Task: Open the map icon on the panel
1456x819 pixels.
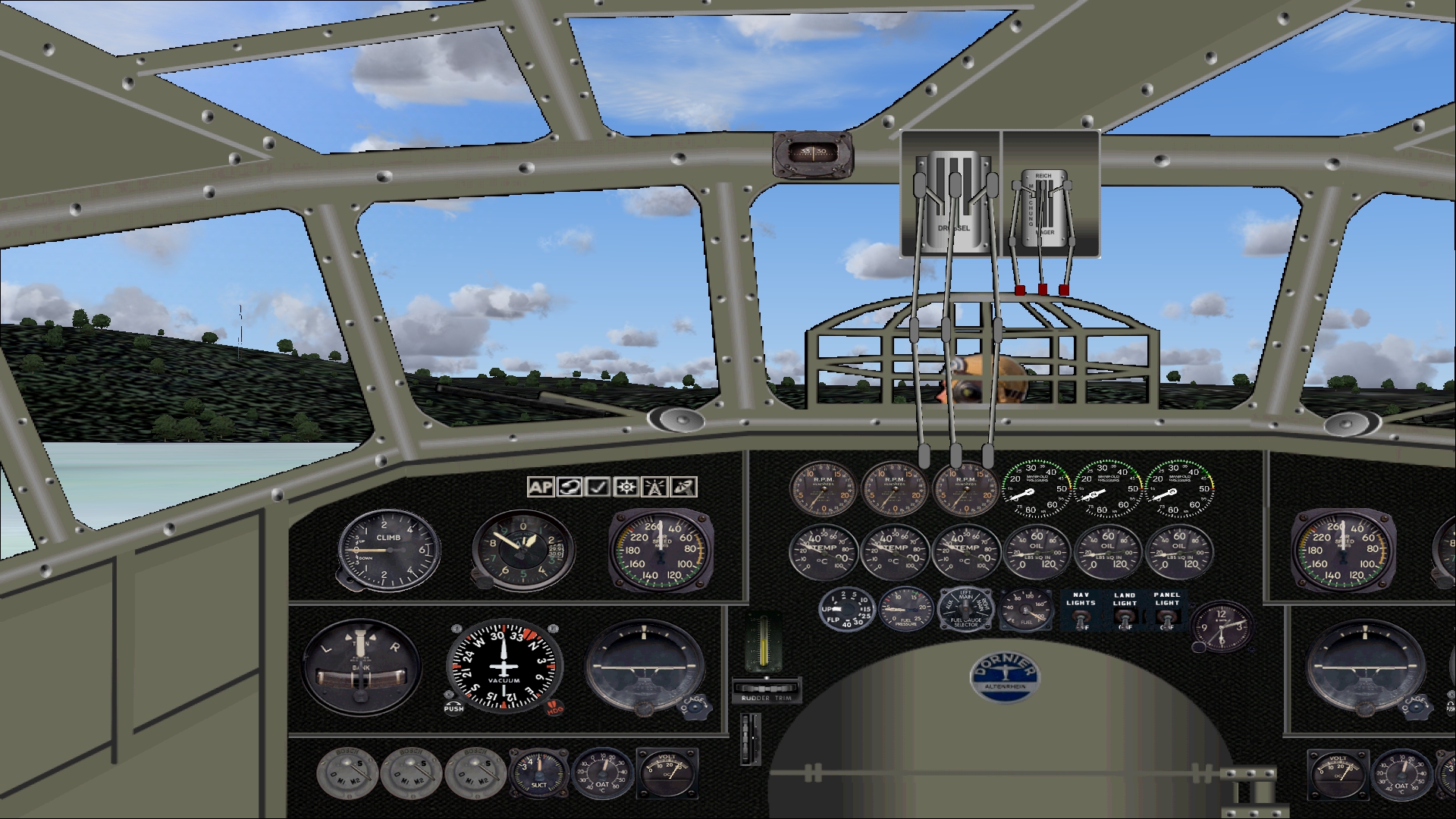Action: pos(569,487)
